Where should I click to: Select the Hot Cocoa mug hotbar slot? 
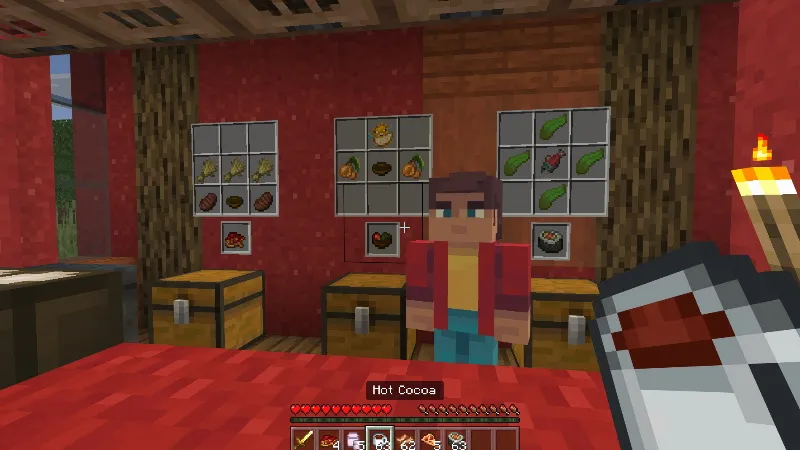coord(379,439)
